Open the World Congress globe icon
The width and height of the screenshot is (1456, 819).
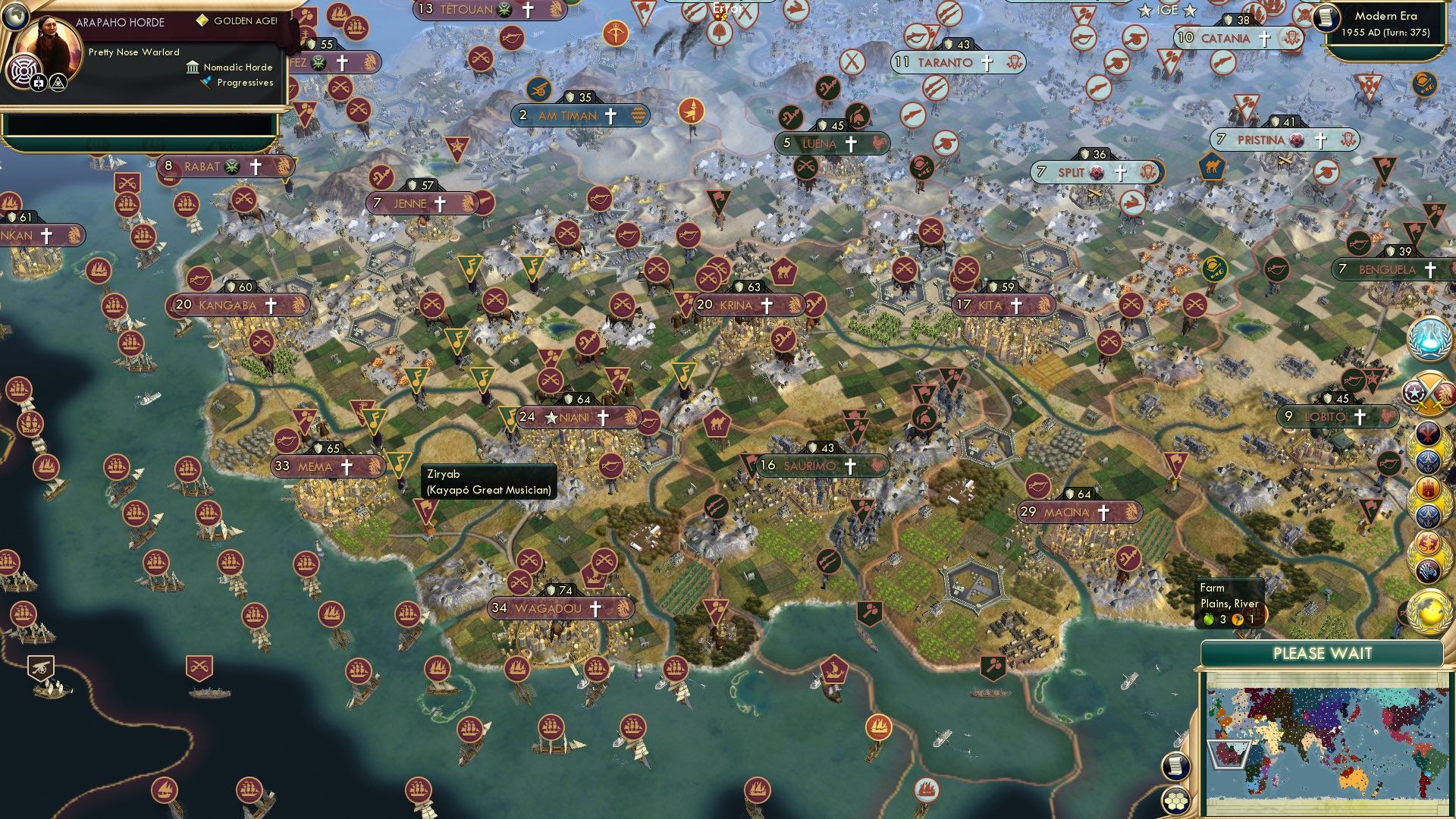(1429, 611)
